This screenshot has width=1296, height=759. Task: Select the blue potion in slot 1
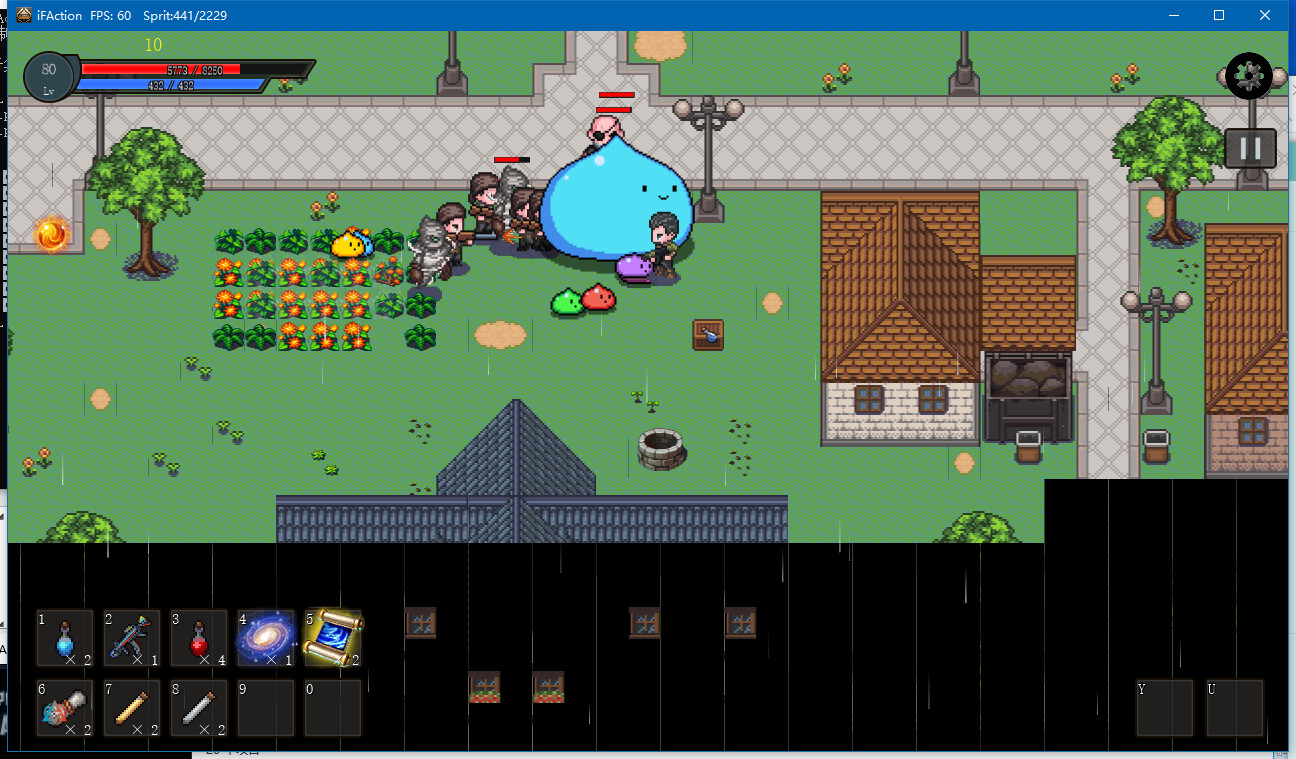pyautogui.click(x=64, y=639)
